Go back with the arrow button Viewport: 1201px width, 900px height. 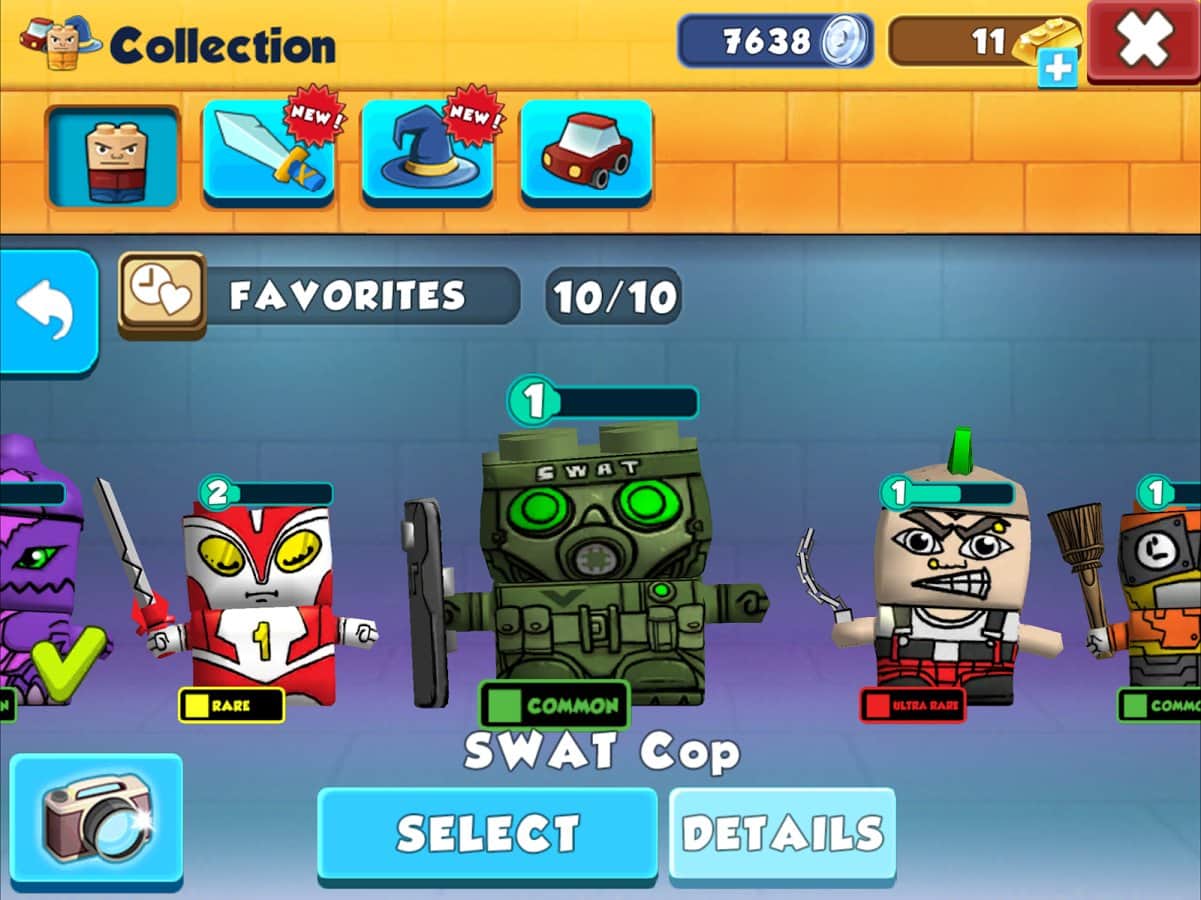(x=47, y=311)
